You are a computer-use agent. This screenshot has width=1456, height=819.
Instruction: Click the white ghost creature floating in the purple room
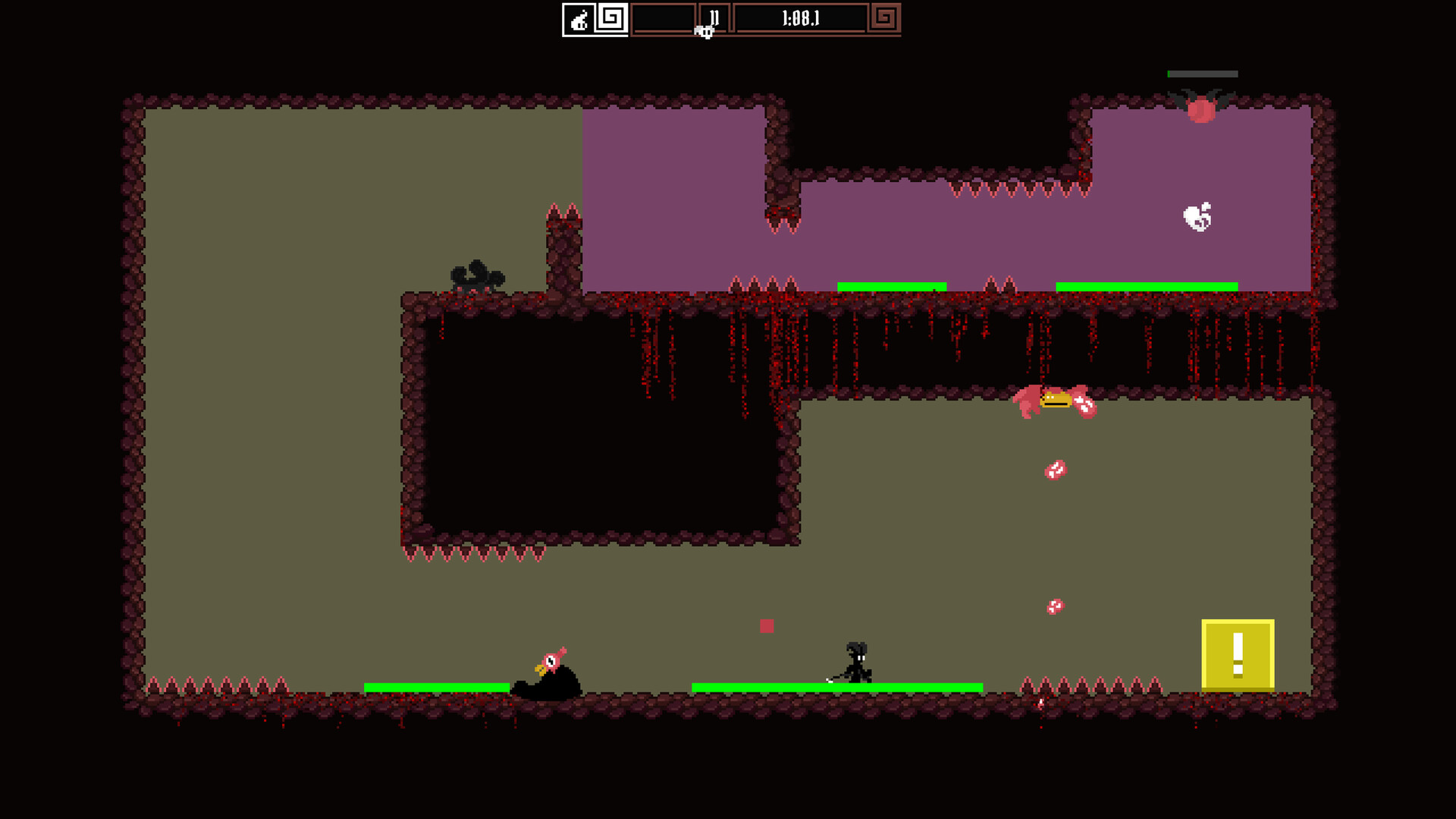point(1198,216)
